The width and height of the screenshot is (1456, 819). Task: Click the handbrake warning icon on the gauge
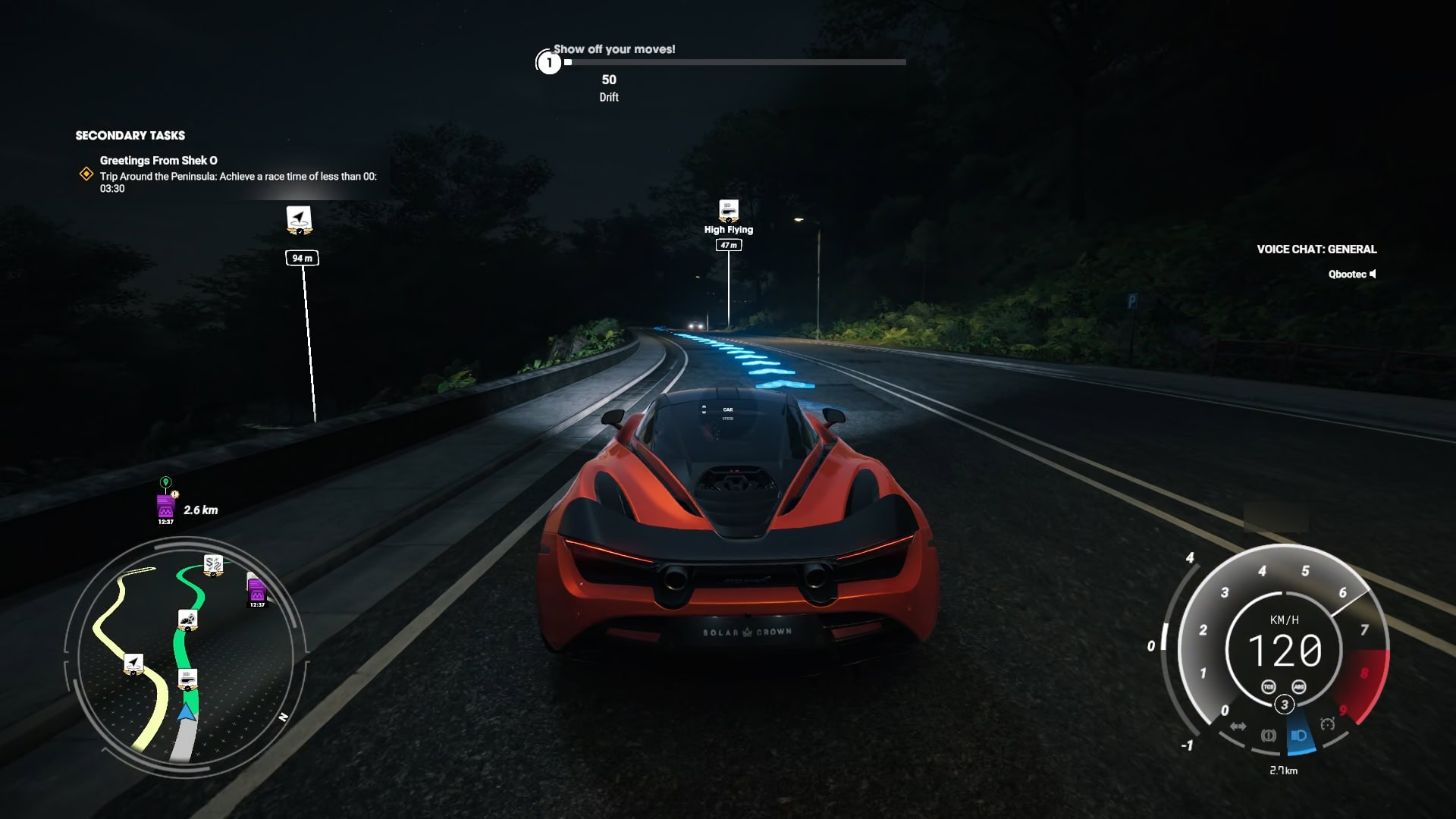click(1269, 736)
